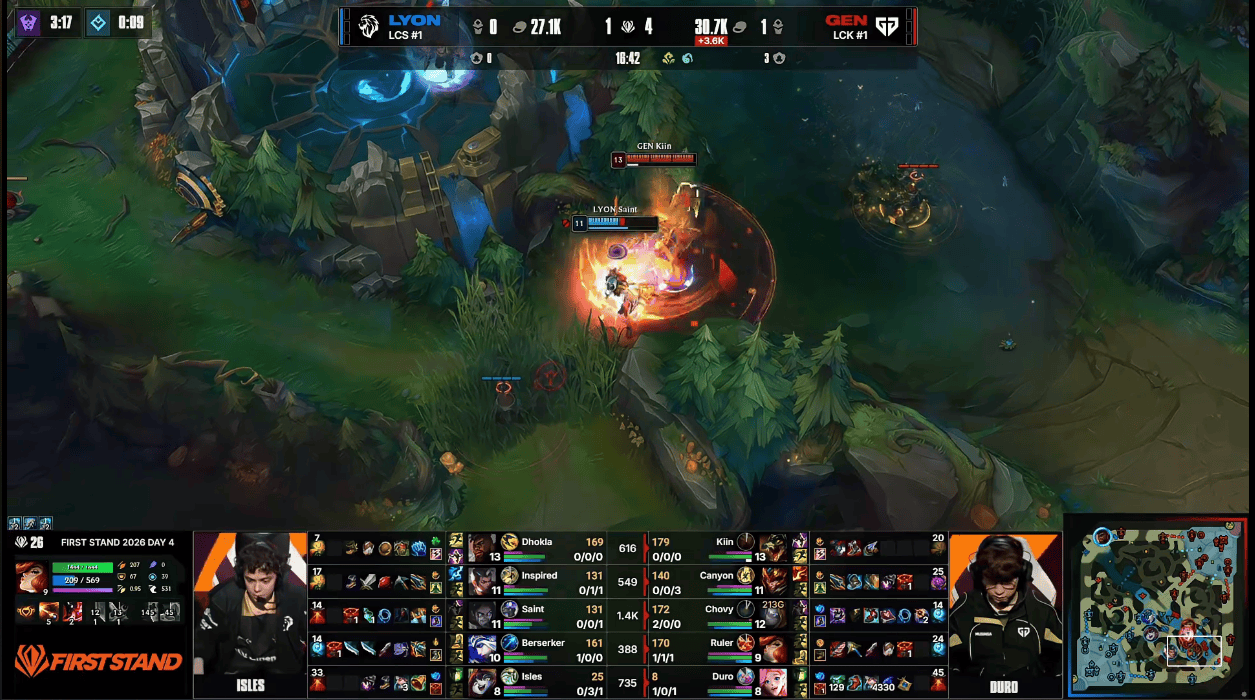Select Inspired's champion portrait in scoreboard
The image size is (1255, 700).
coord(483,581)
